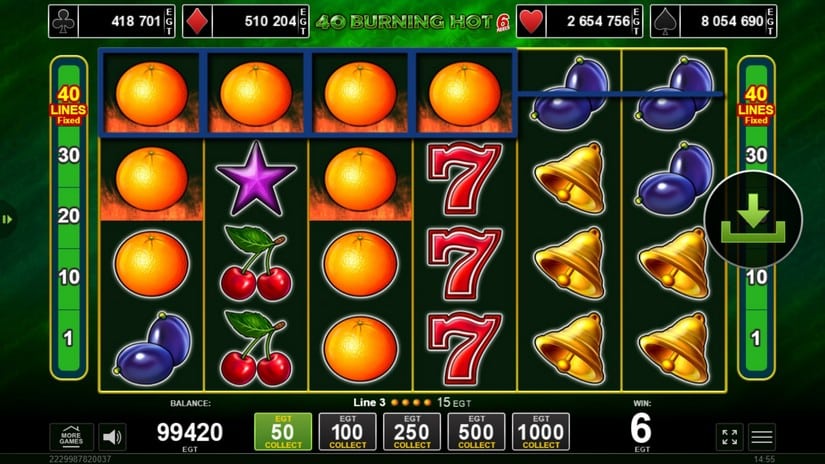The image size is (825, 464).
Task: Click the 1000 EGT collect button
Action: [541, 432]
